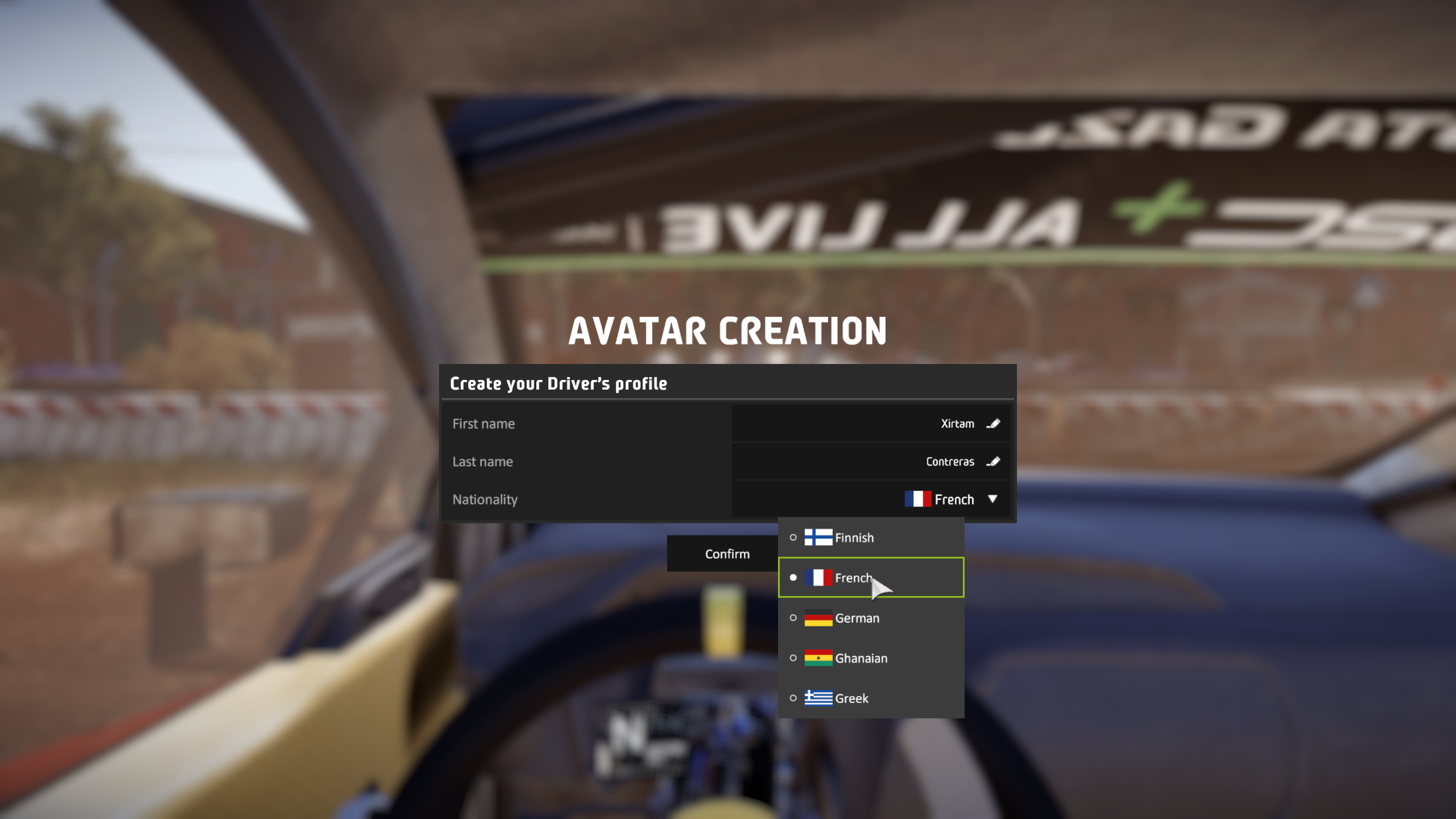The image size is (1456, 819).
Task: Choose Ghanaian from the nationality dropdown
Action: click(x=861, y=658)
